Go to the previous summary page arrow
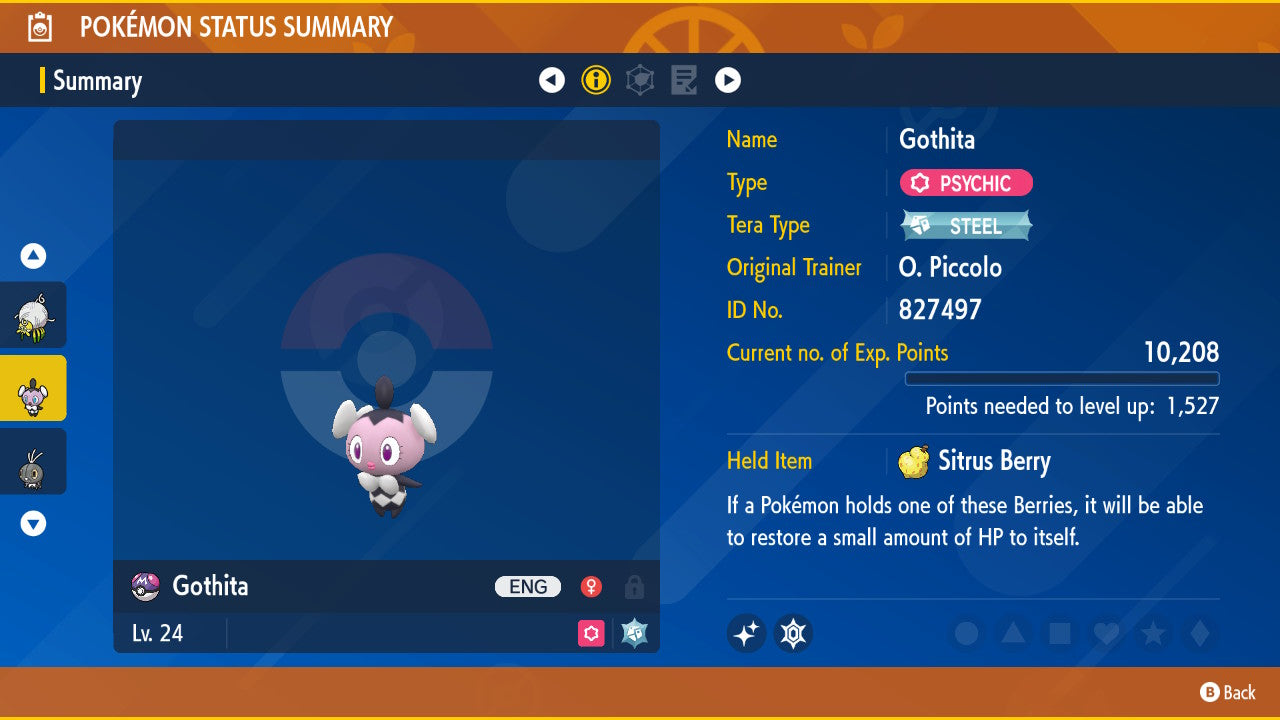This screenshot has width=1280, height=720. (552, 80)
